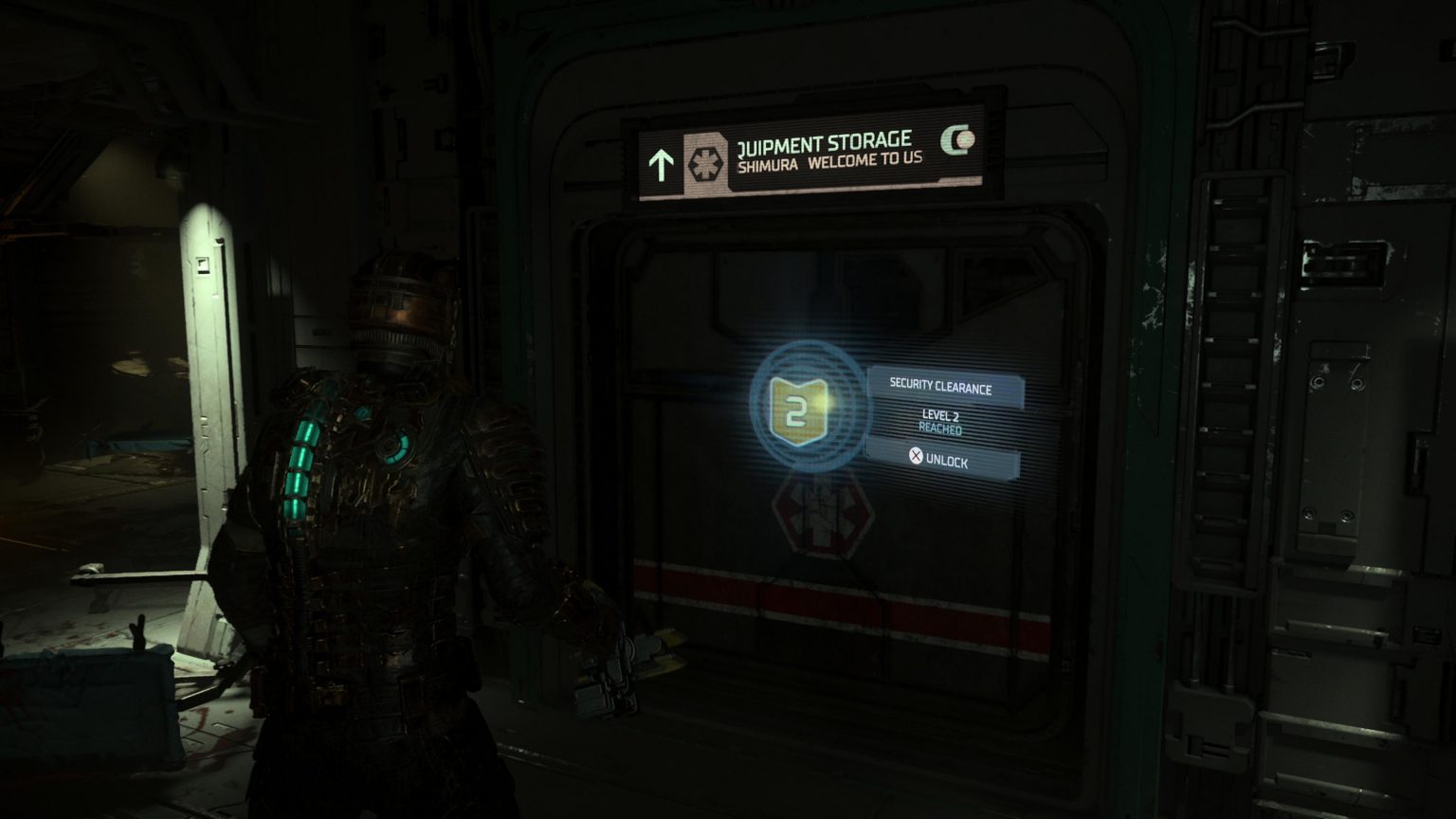Click the SECURITY CLEARANCE header label
The width and height of the screenshot is (1456, 819).
[x=940, y=388]
